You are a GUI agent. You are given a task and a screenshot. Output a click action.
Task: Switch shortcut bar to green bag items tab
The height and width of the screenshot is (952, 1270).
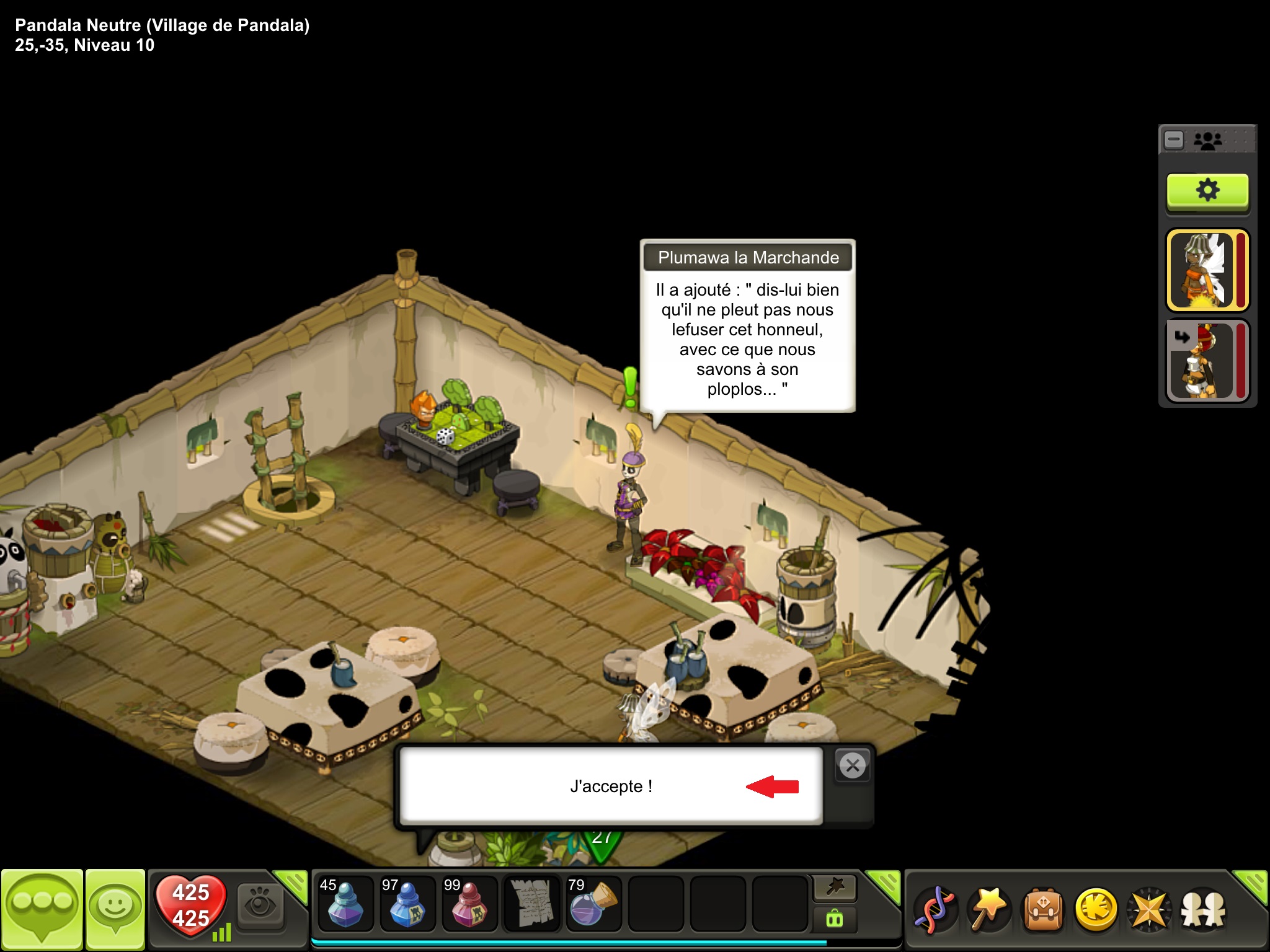(x=835, y=919)
